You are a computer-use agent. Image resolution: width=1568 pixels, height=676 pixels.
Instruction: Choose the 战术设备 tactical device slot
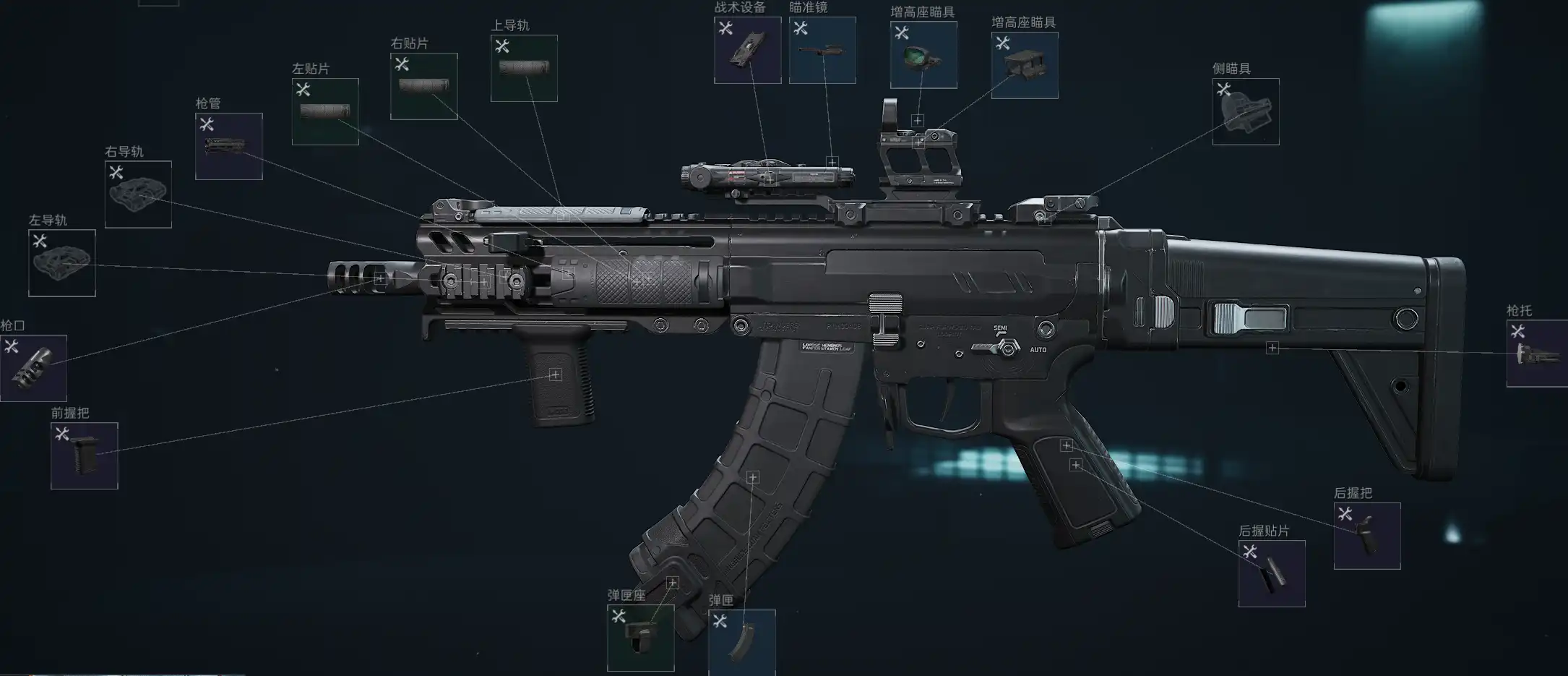[x=747, y=50]
